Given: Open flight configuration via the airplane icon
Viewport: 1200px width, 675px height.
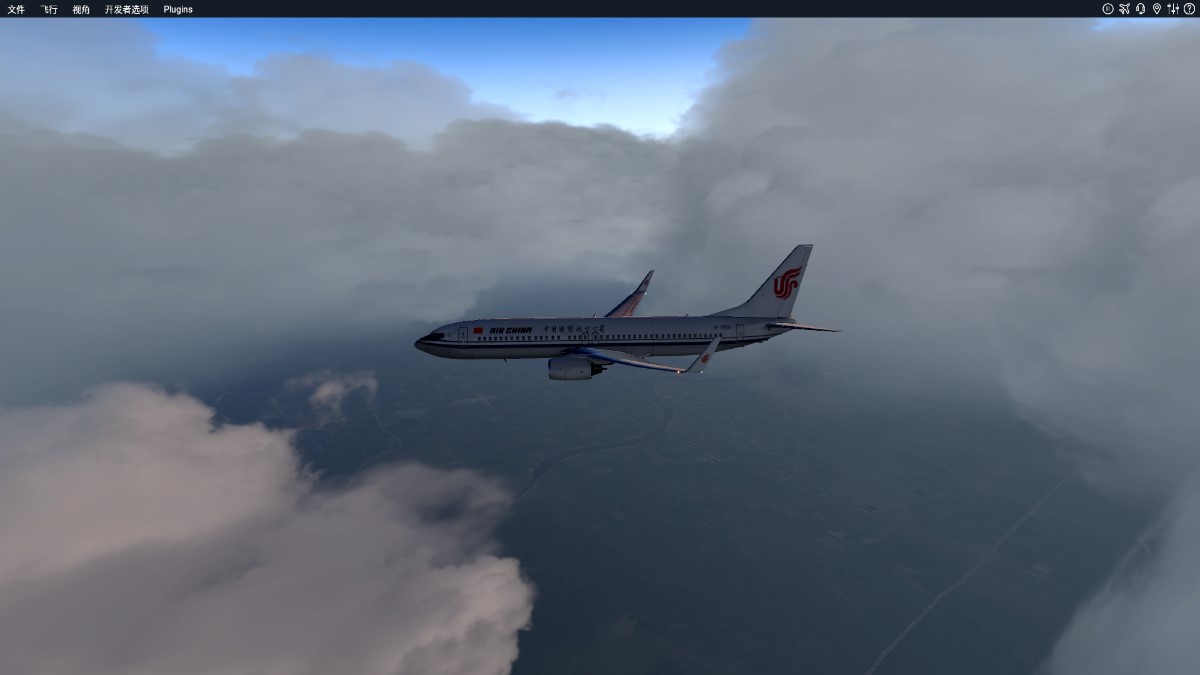Looking at the screenshot, I should pos(1124,9).
